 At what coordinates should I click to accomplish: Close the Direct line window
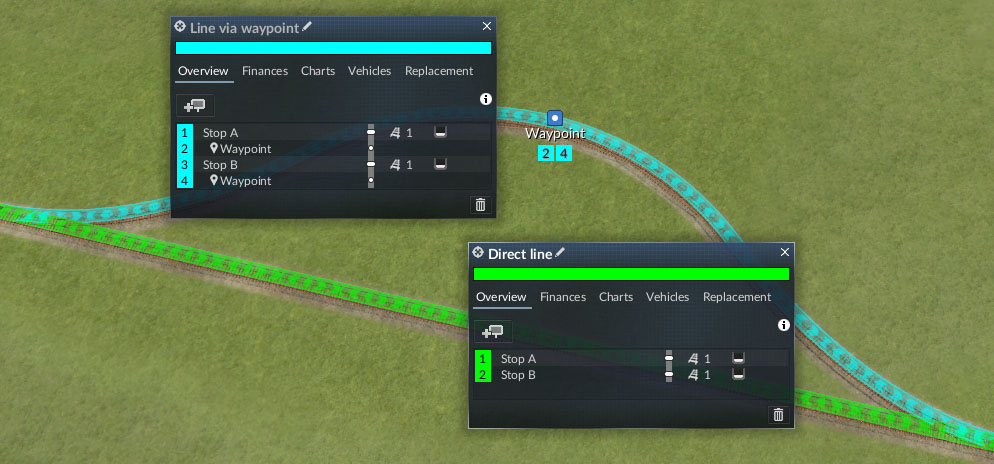click(785, 253)
